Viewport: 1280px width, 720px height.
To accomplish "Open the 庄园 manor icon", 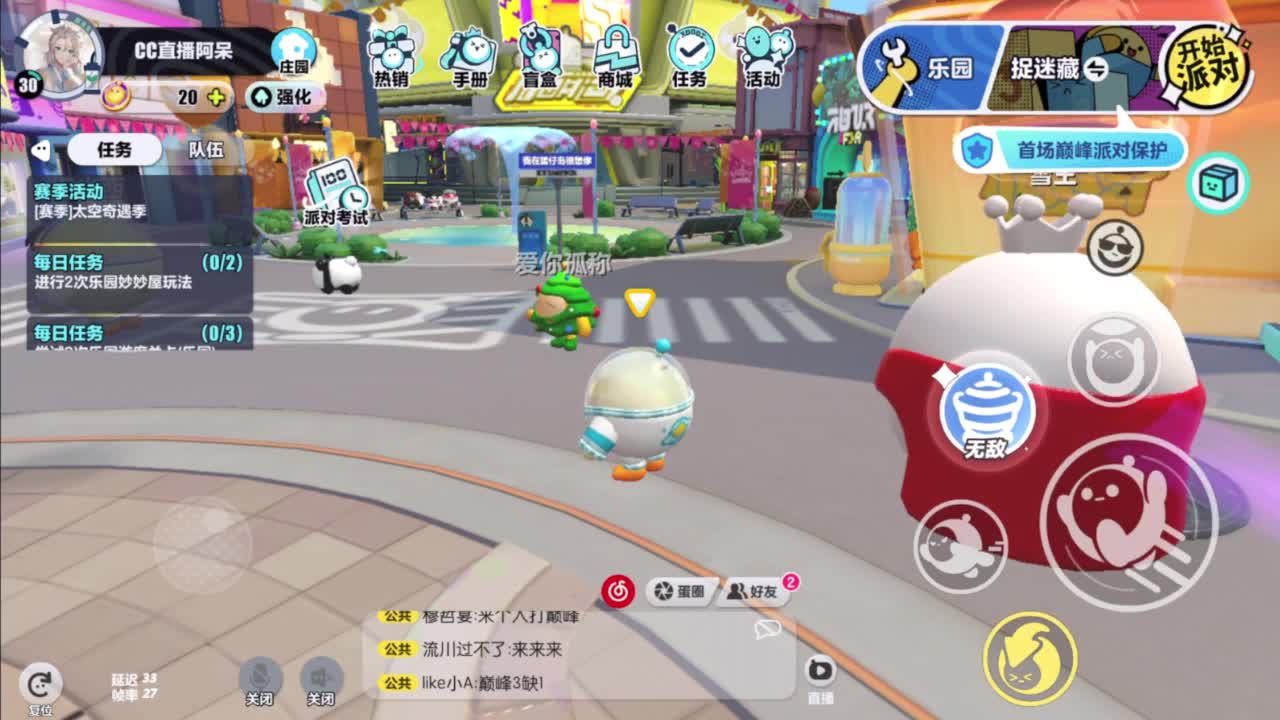I will [292, 45].
